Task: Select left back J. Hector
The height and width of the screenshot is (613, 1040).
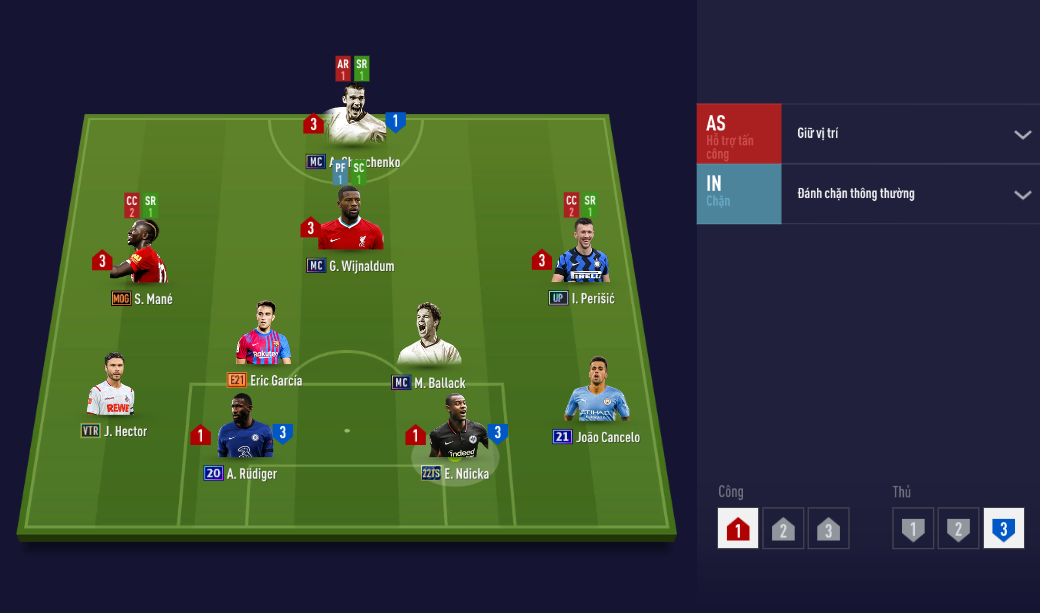Action: click(x=110, y=388)
